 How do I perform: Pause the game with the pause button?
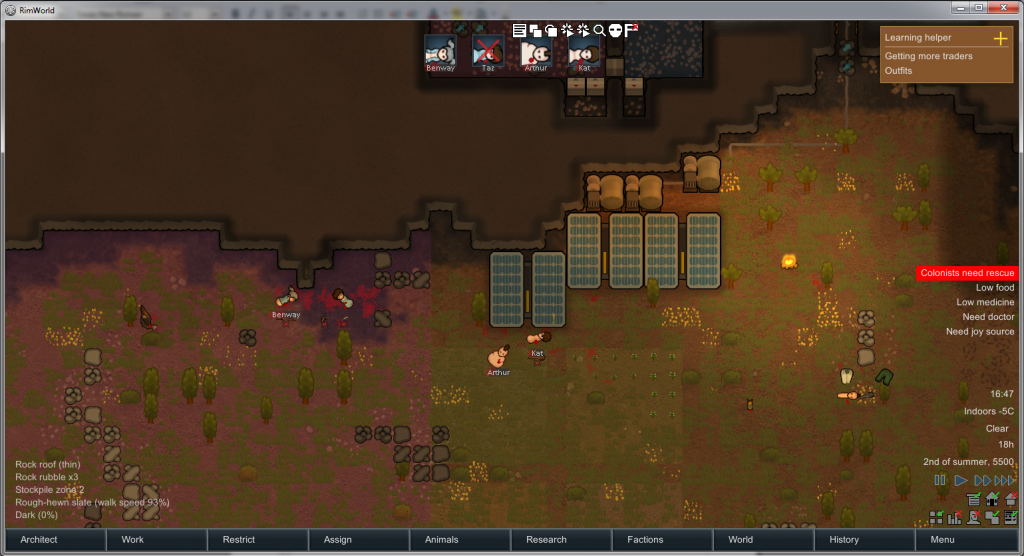point(940,480)
